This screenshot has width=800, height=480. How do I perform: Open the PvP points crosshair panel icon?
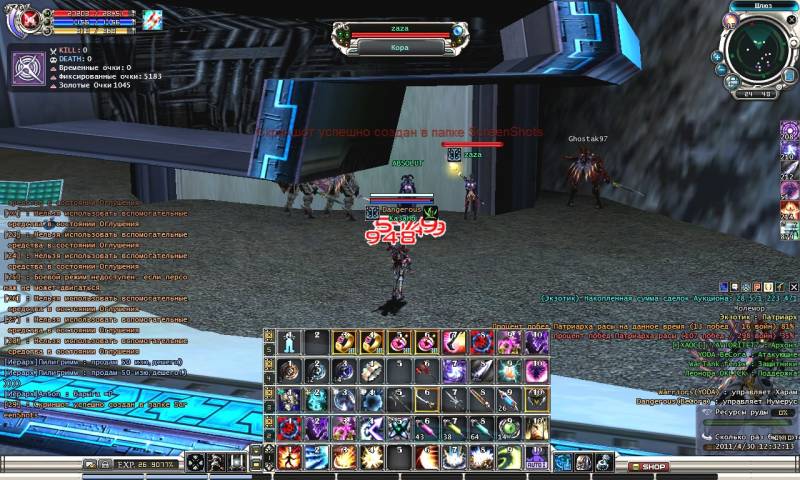coord(27,68)
